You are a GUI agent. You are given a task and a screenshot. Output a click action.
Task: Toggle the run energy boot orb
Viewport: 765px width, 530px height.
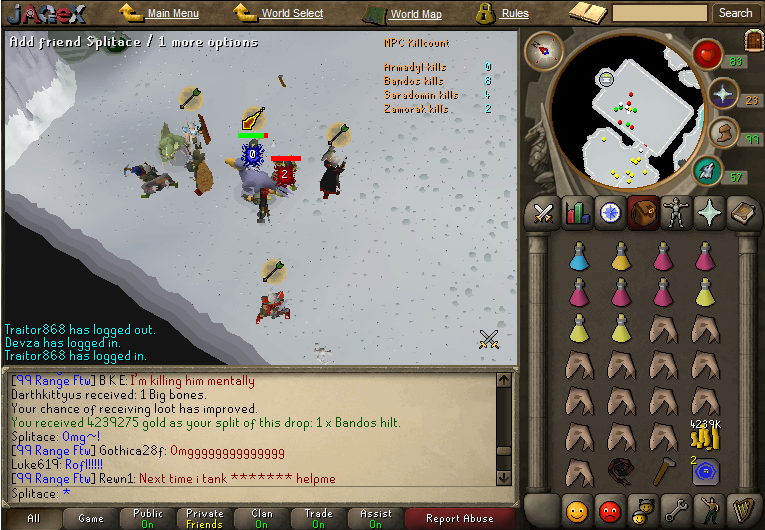tap(722, 133)
